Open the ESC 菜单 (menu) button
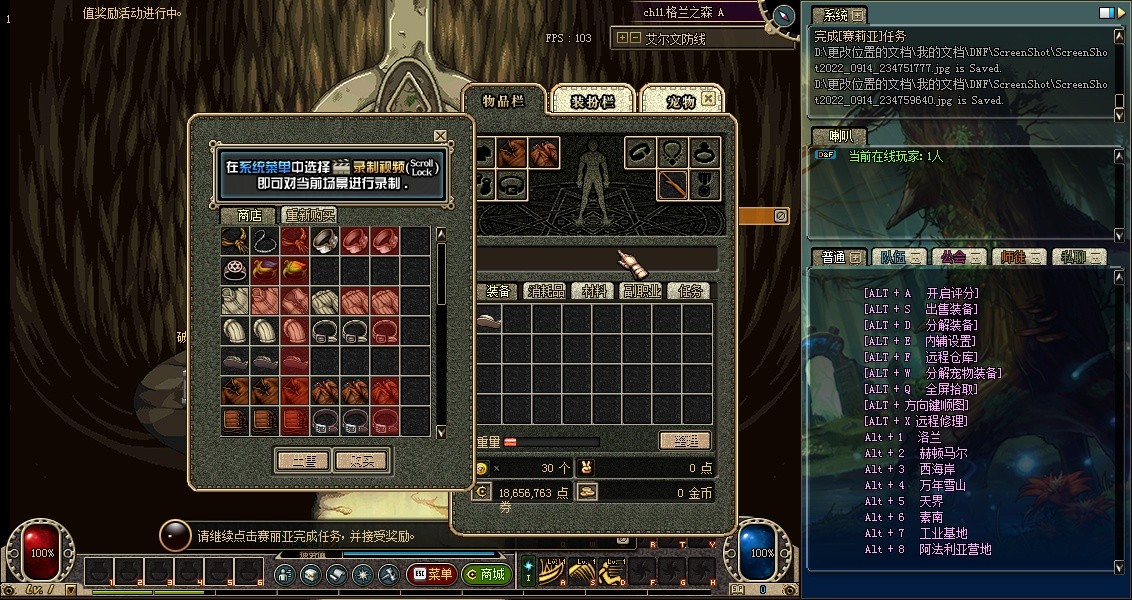The width and height of the screenshot is (1132, 600). click(x=431, y=575)
